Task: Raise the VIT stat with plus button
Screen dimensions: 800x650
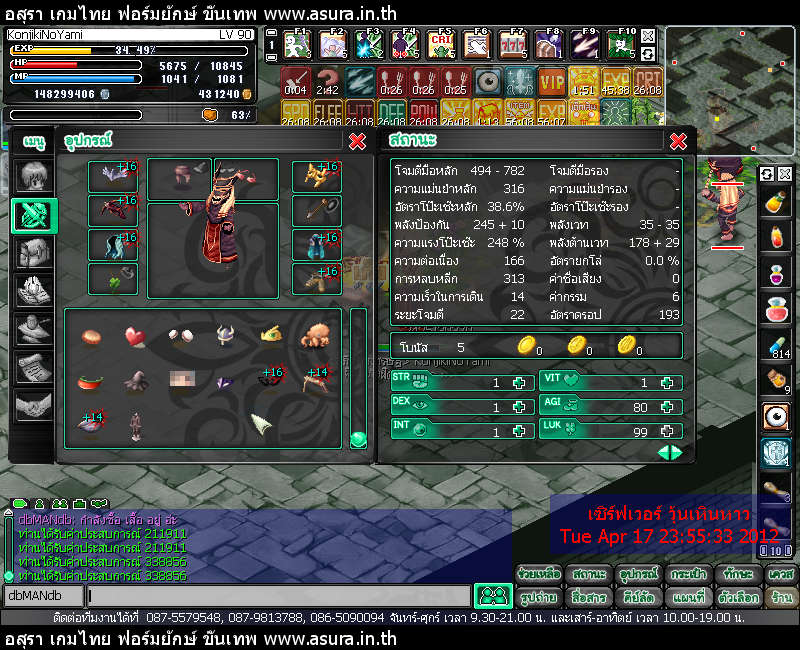Action: (x=667, y=383)
